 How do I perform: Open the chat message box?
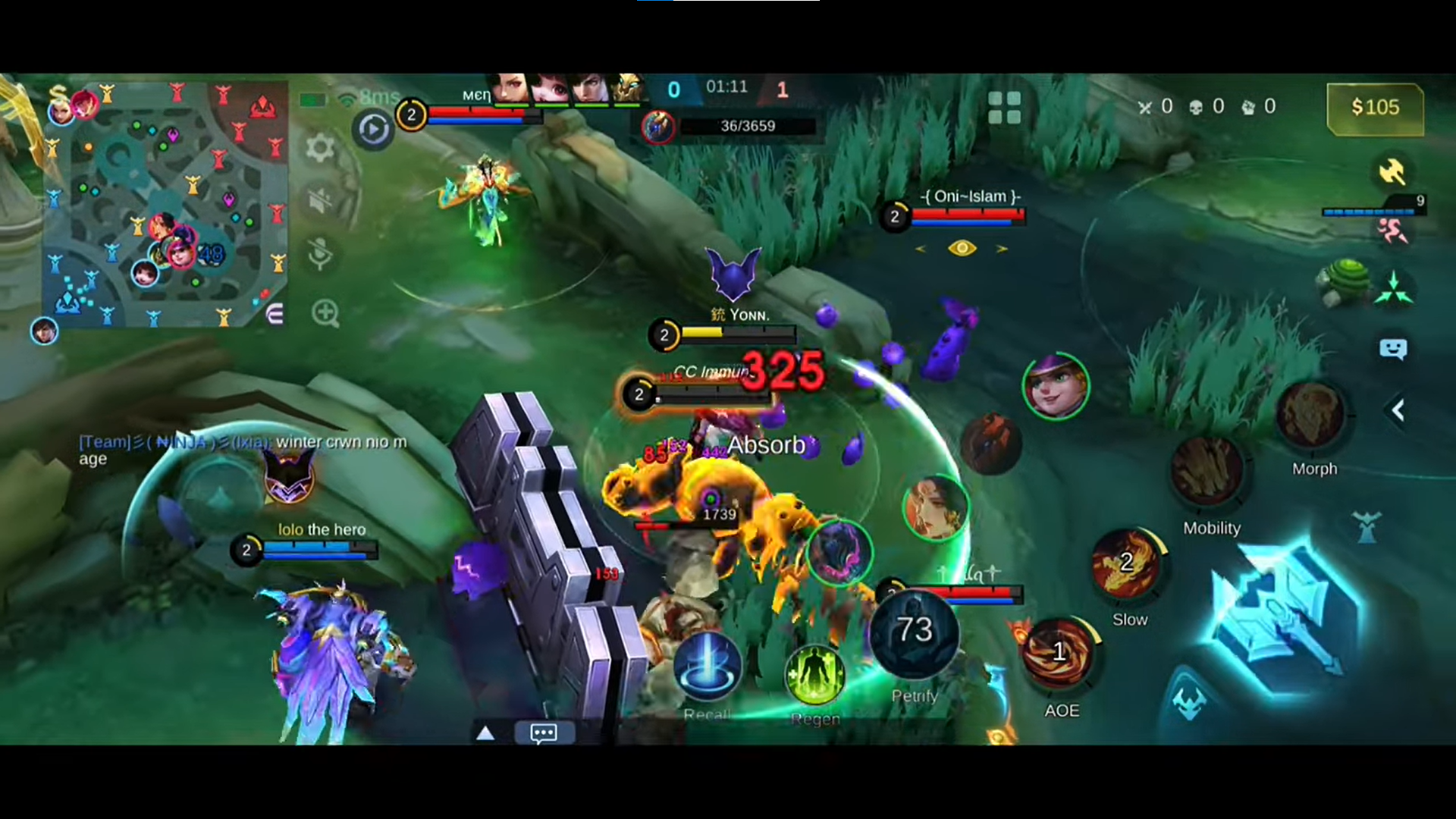(543, 733)
